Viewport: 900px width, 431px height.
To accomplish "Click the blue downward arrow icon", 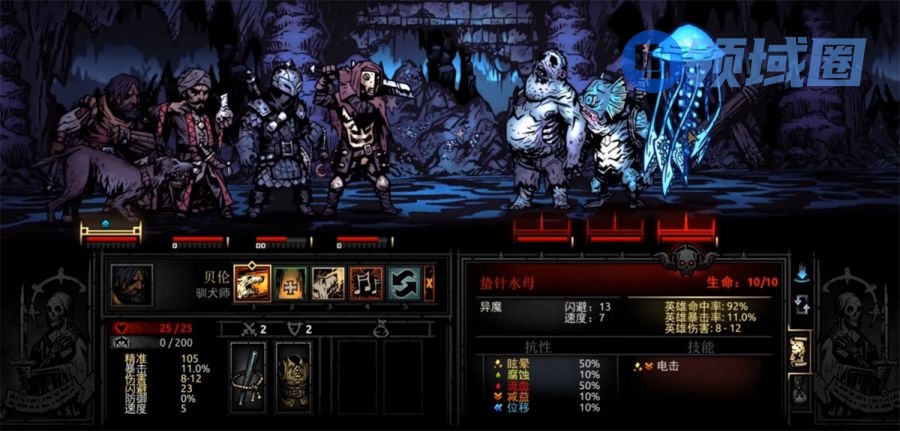I will (x=800, y=272).
